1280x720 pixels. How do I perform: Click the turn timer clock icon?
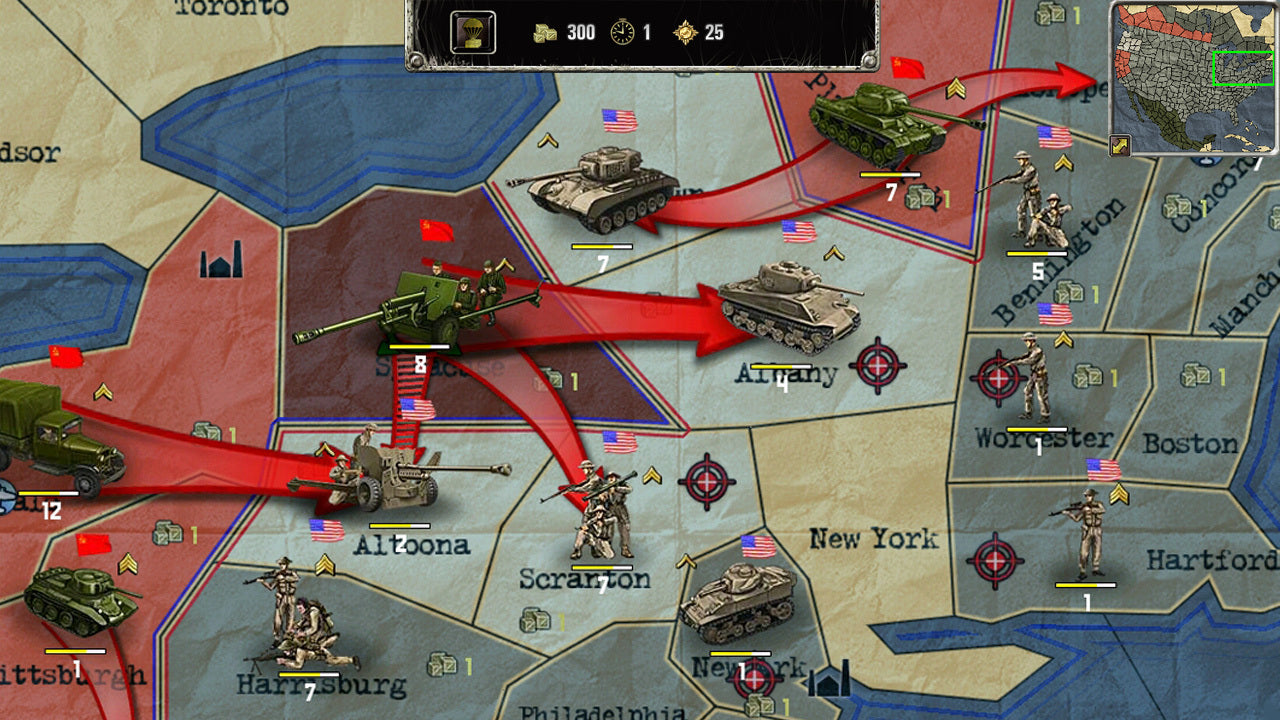coord(622,31)
